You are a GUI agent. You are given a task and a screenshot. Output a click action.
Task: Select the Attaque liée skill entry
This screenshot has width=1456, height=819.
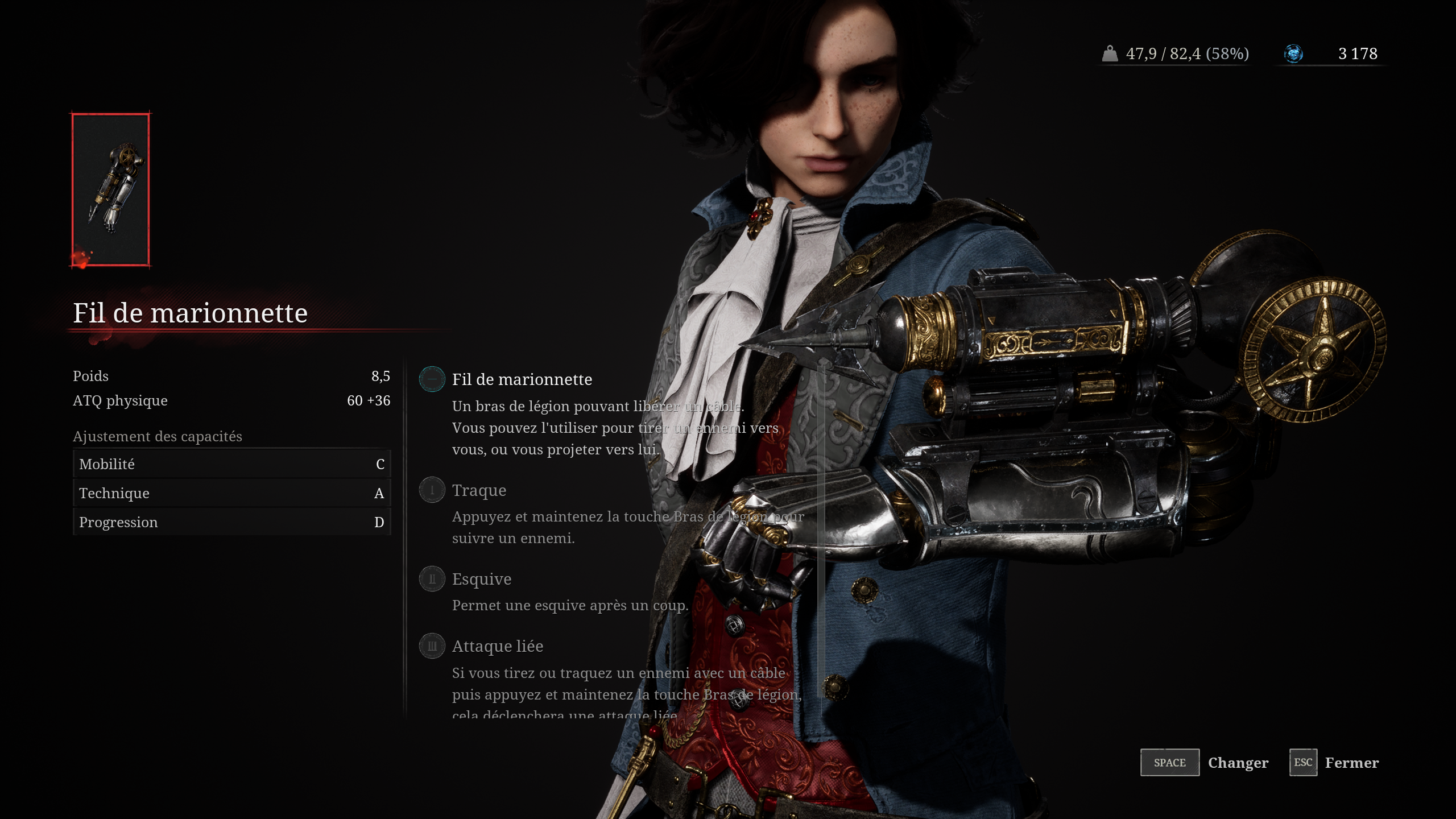[497, 646]
